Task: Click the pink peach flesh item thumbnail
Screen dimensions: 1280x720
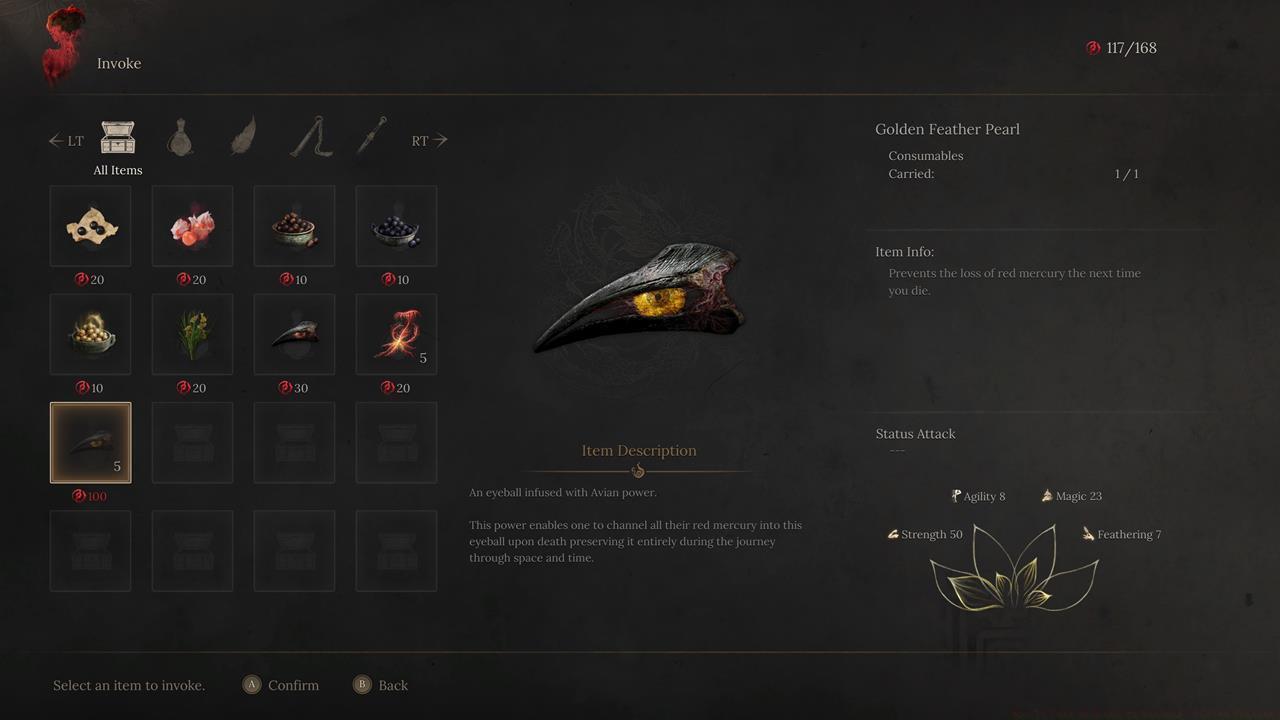Action: click(x=192, y=225)
